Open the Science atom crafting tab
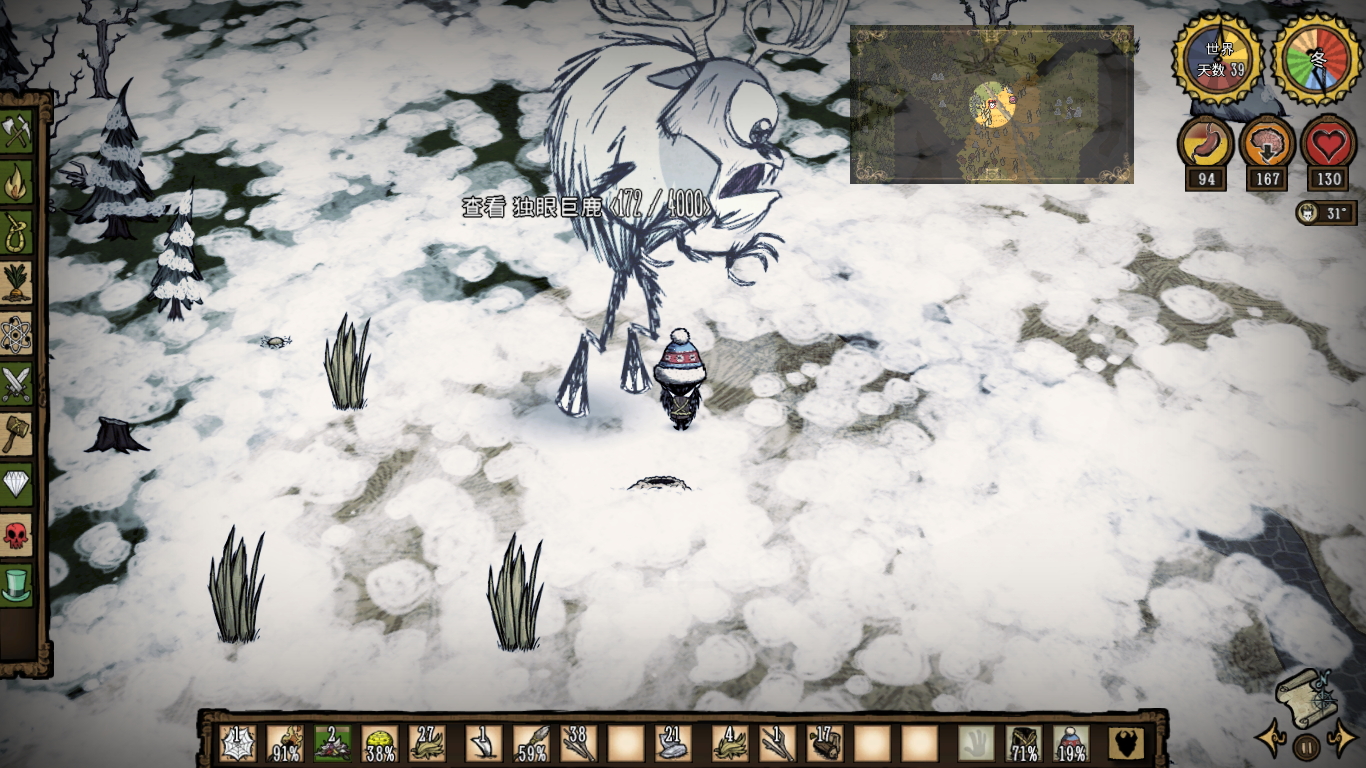 [x=17, y=334]
